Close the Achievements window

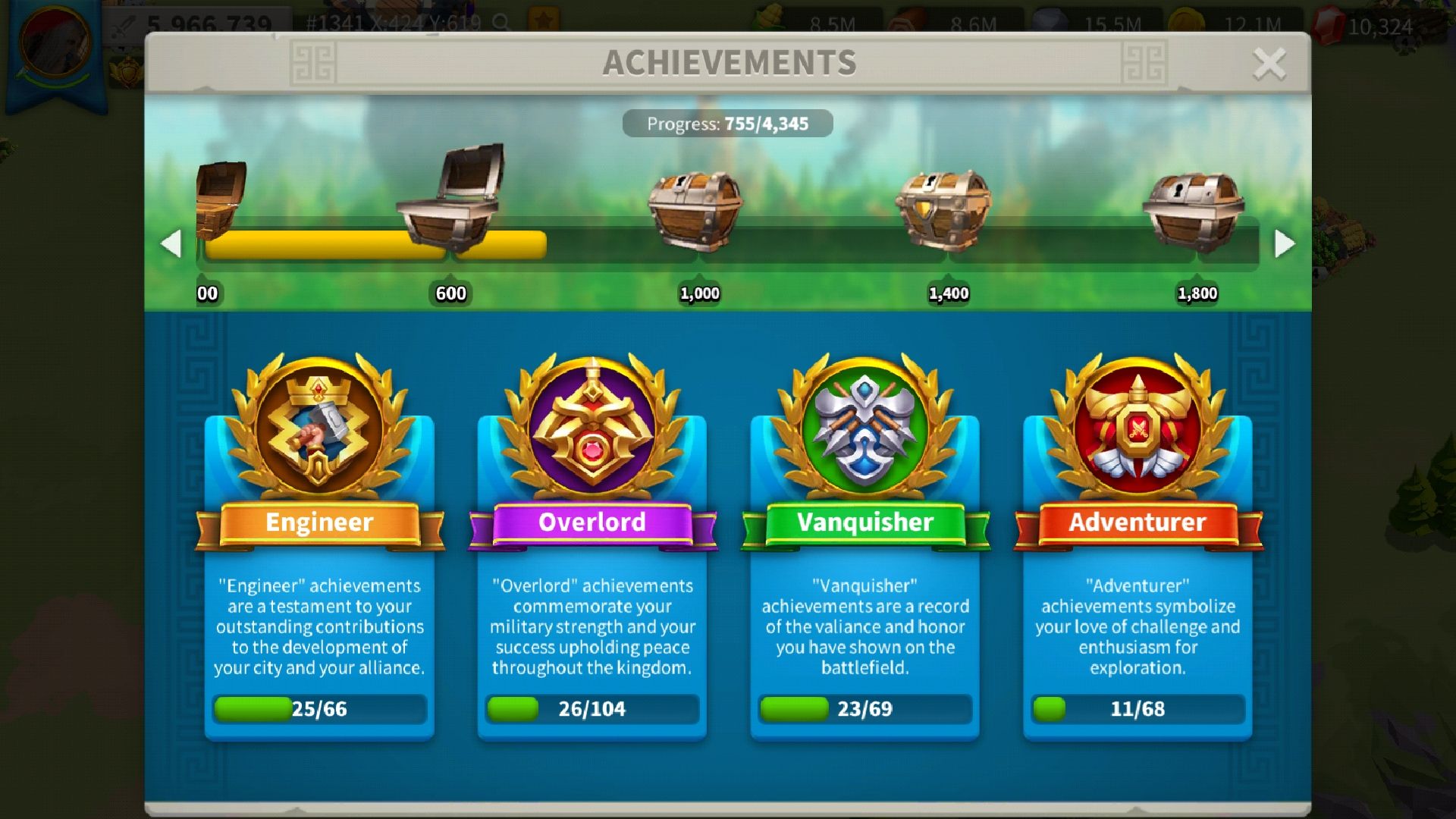tap(1269, 64)
